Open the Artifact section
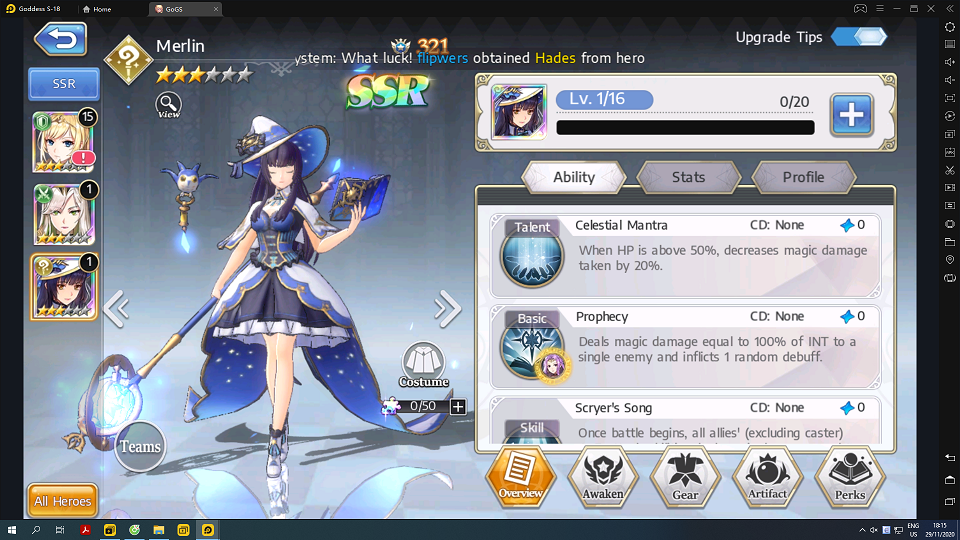The width and height of the screenshot is (960, 540). coord(768,476)
